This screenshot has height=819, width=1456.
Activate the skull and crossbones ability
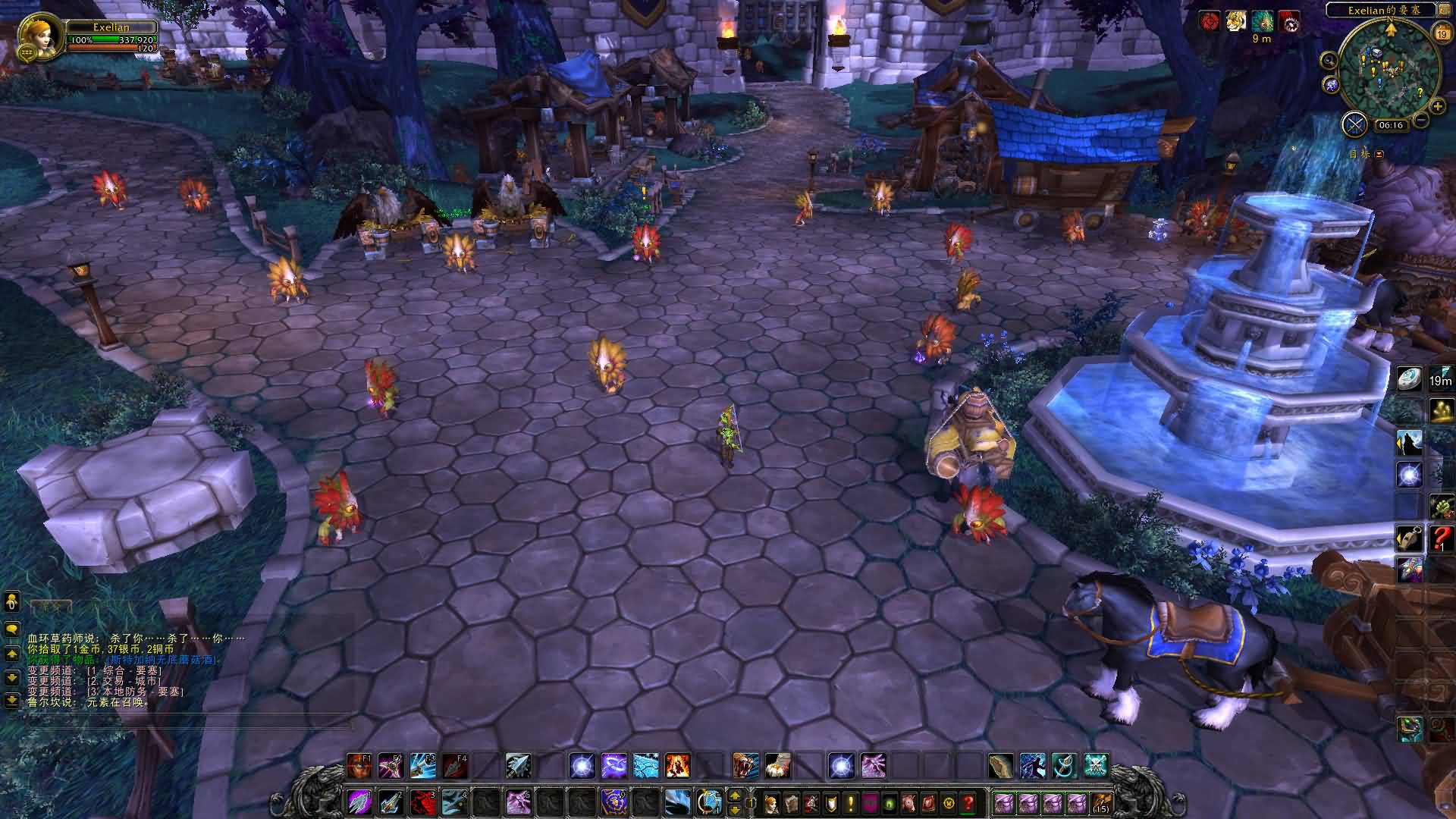pos(1096,766)
